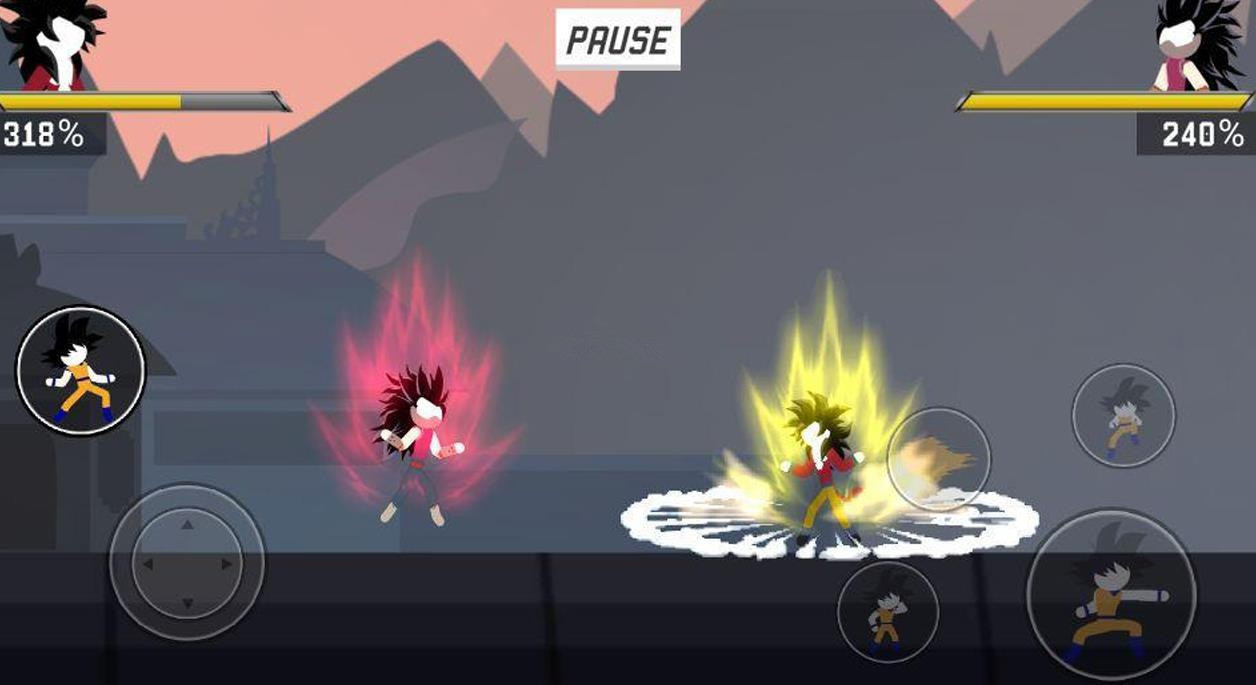Click the virtual joystick's up arrow
The image size is (1256, 685).
(x=187, y=523)
